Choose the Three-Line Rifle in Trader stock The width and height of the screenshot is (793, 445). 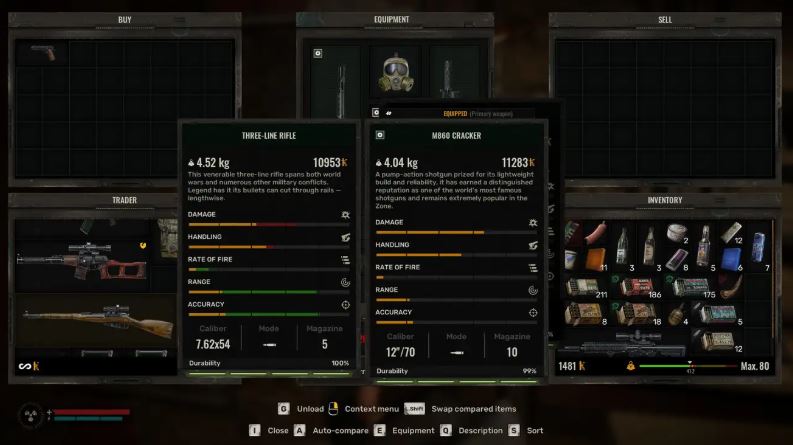pos(87,320)
